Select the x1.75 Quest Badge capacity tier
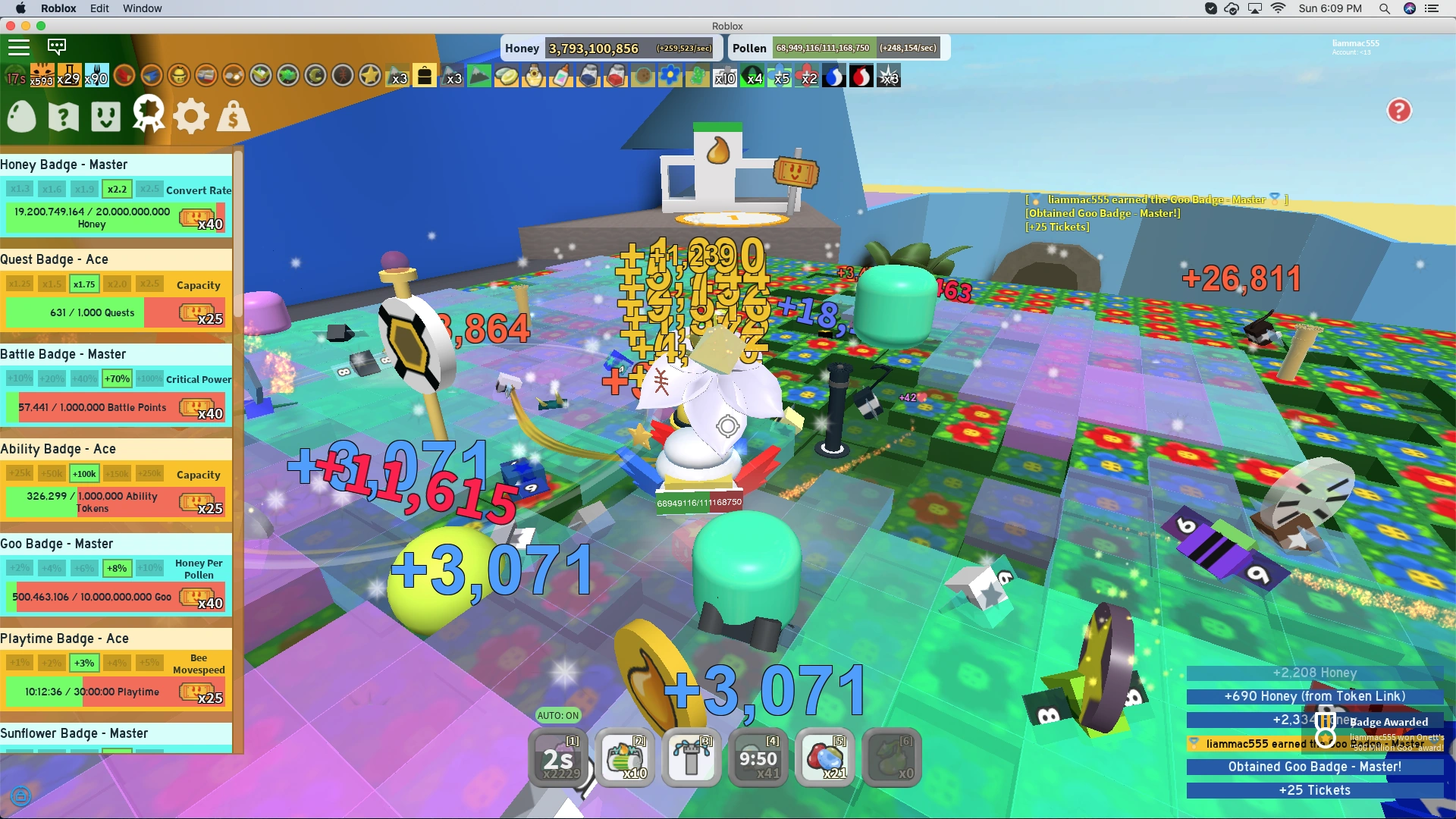Viewport: 1456px width, 819px height. point(84,284)
